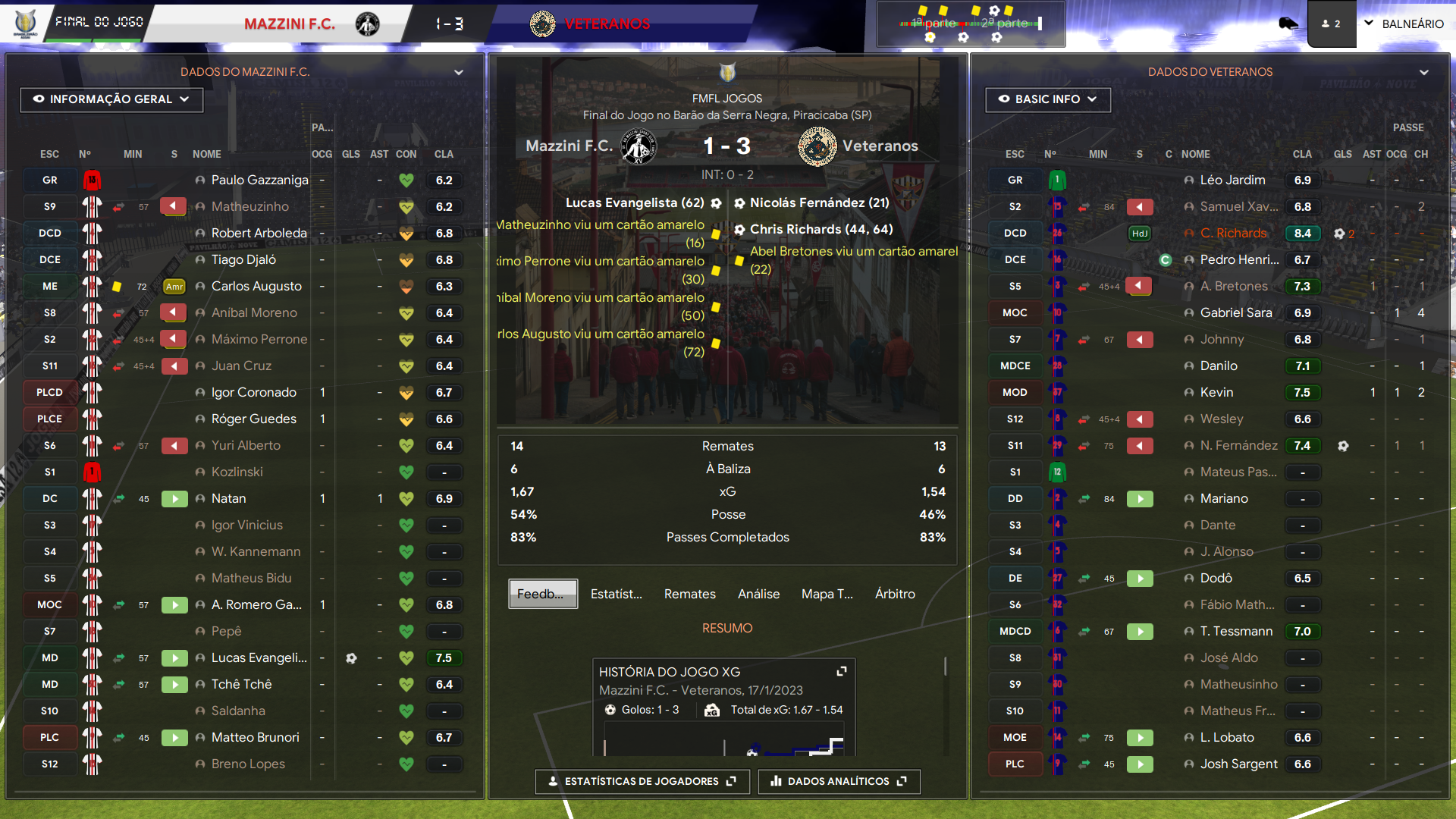Viewport: 1456px width, 819px height.
Task: Open Lucas Evangelista's player row
Action: pyautogui.click(x=259, y=658)
